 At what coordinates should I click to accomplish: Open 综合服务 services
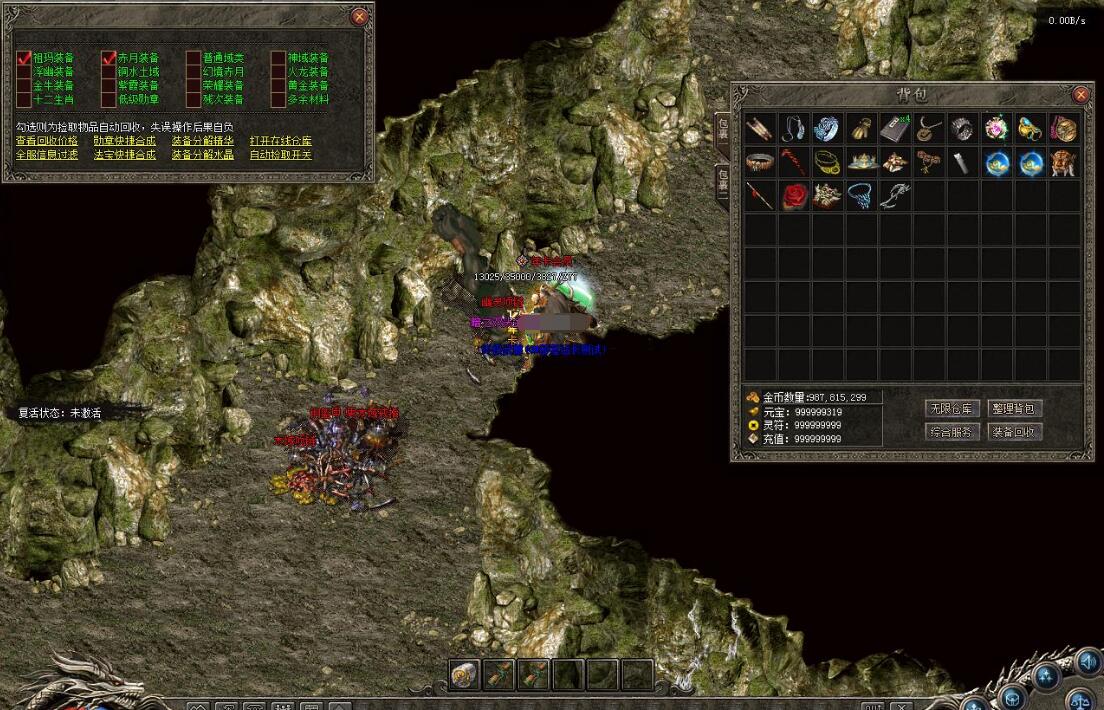[x=952, y=432]
